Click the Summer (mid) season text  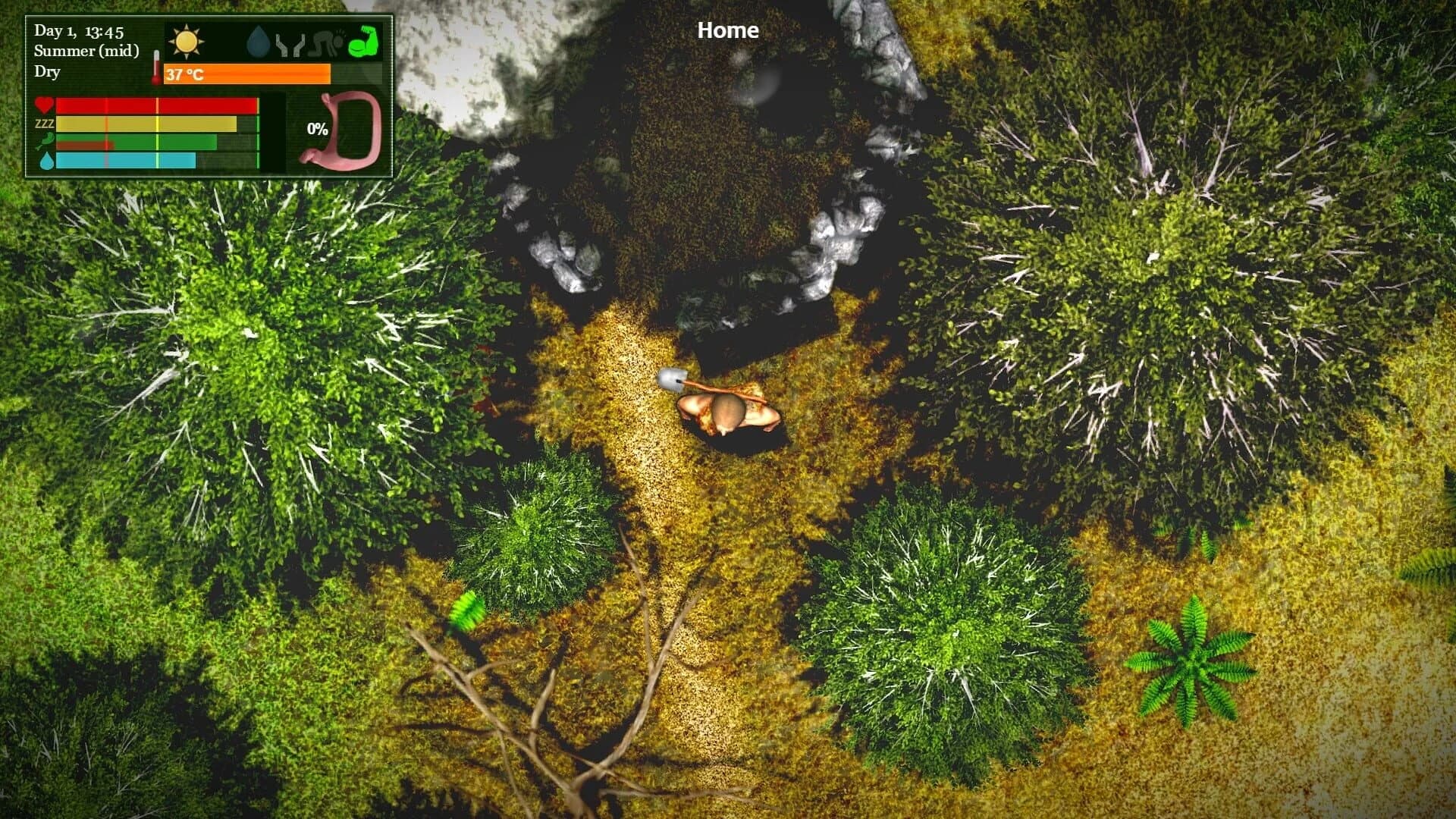85,52
